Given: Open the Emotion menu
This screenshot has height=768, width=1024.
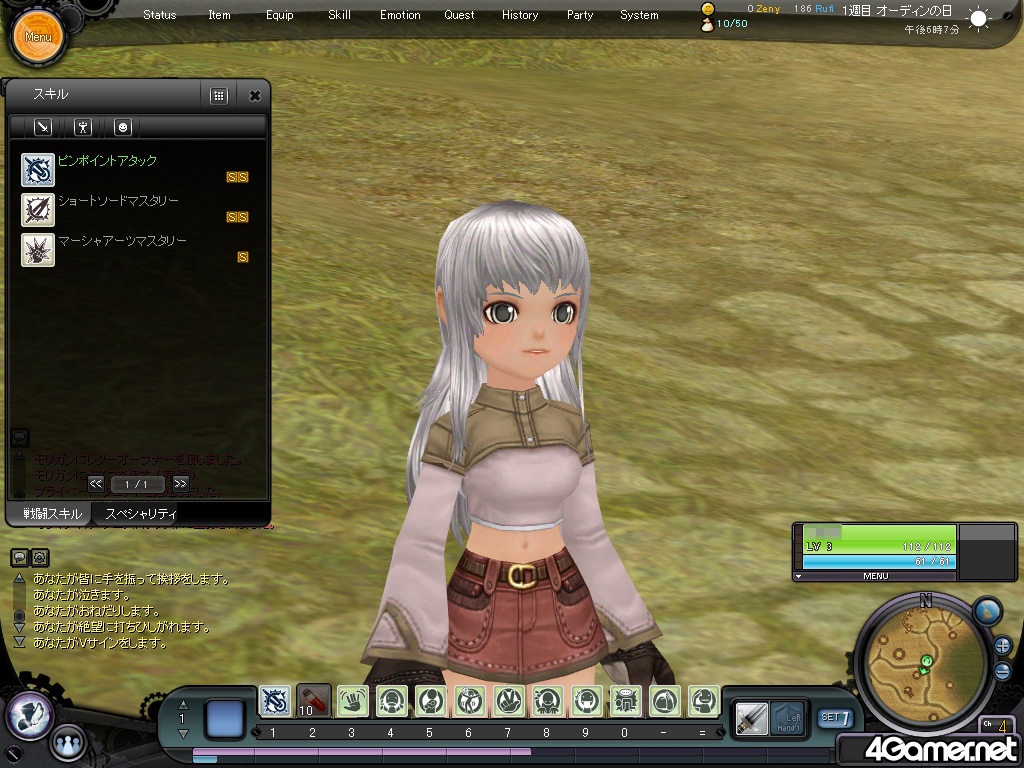Looking at the screenshot, I should 400,15.
